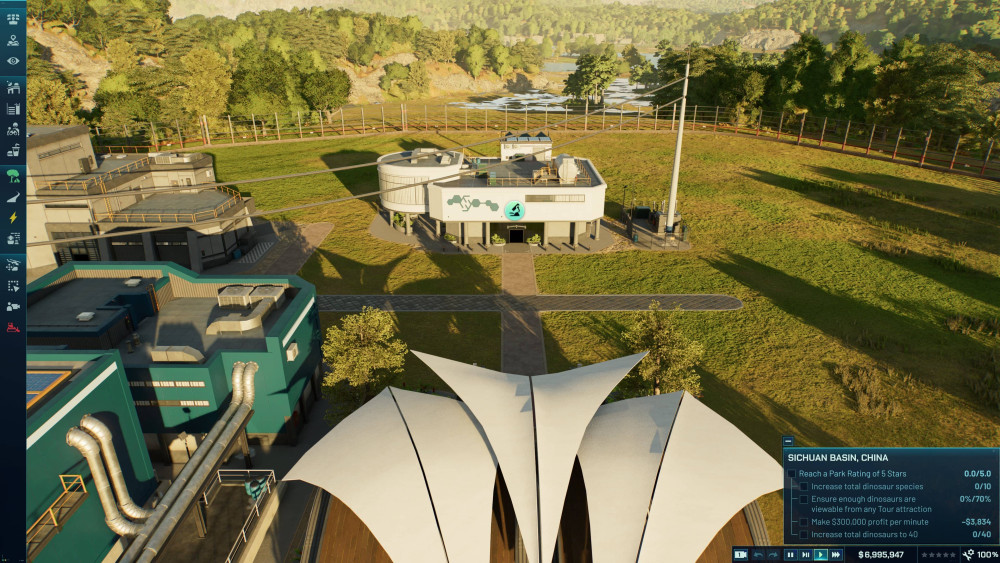Viewport: 1000px width, 563px height.
Task: Activate the red demolish bulldozer tool
Action: [x=13, y=327]
